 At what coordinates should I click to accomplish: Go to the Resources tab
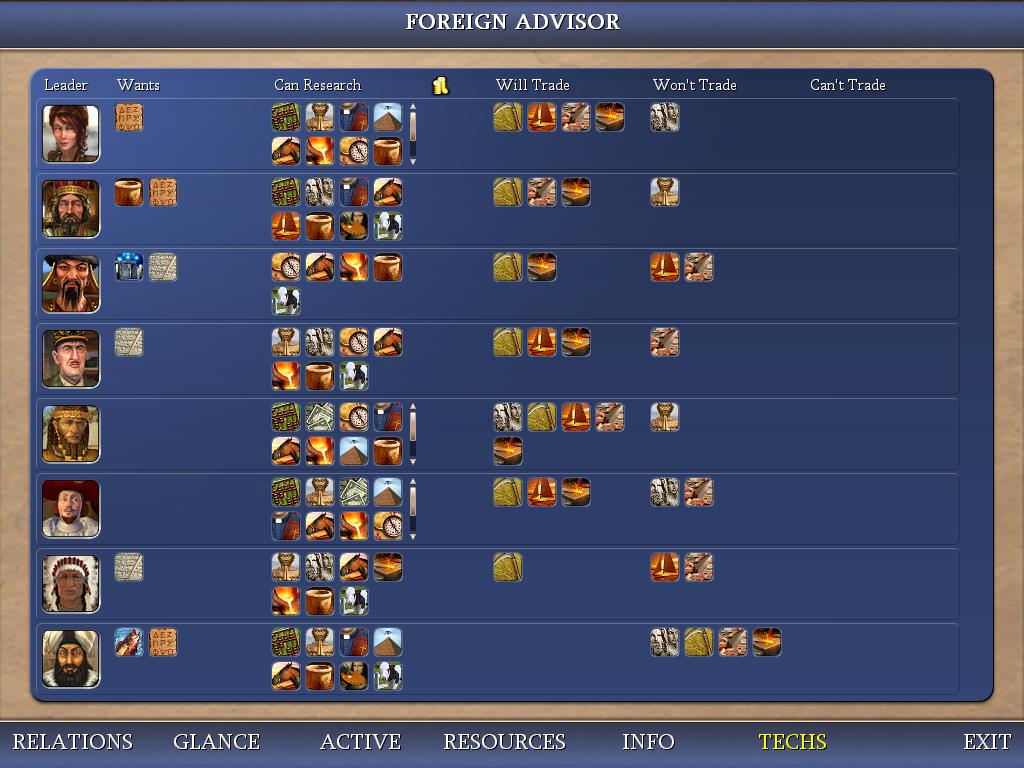pyautogui.click(x=504, y=742)
